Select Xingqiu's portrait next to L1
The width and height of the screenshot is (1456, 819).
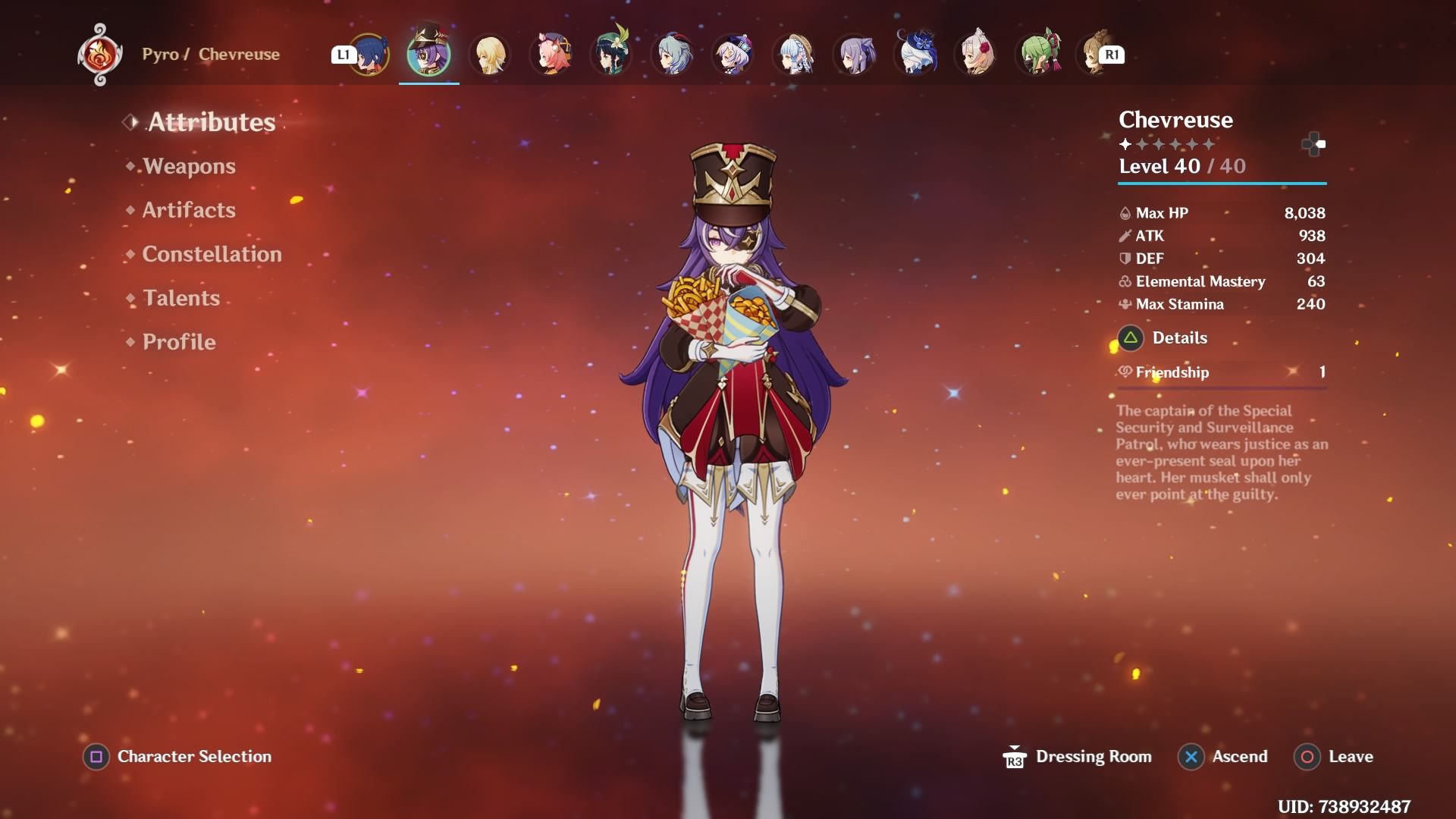coord(369,53)
